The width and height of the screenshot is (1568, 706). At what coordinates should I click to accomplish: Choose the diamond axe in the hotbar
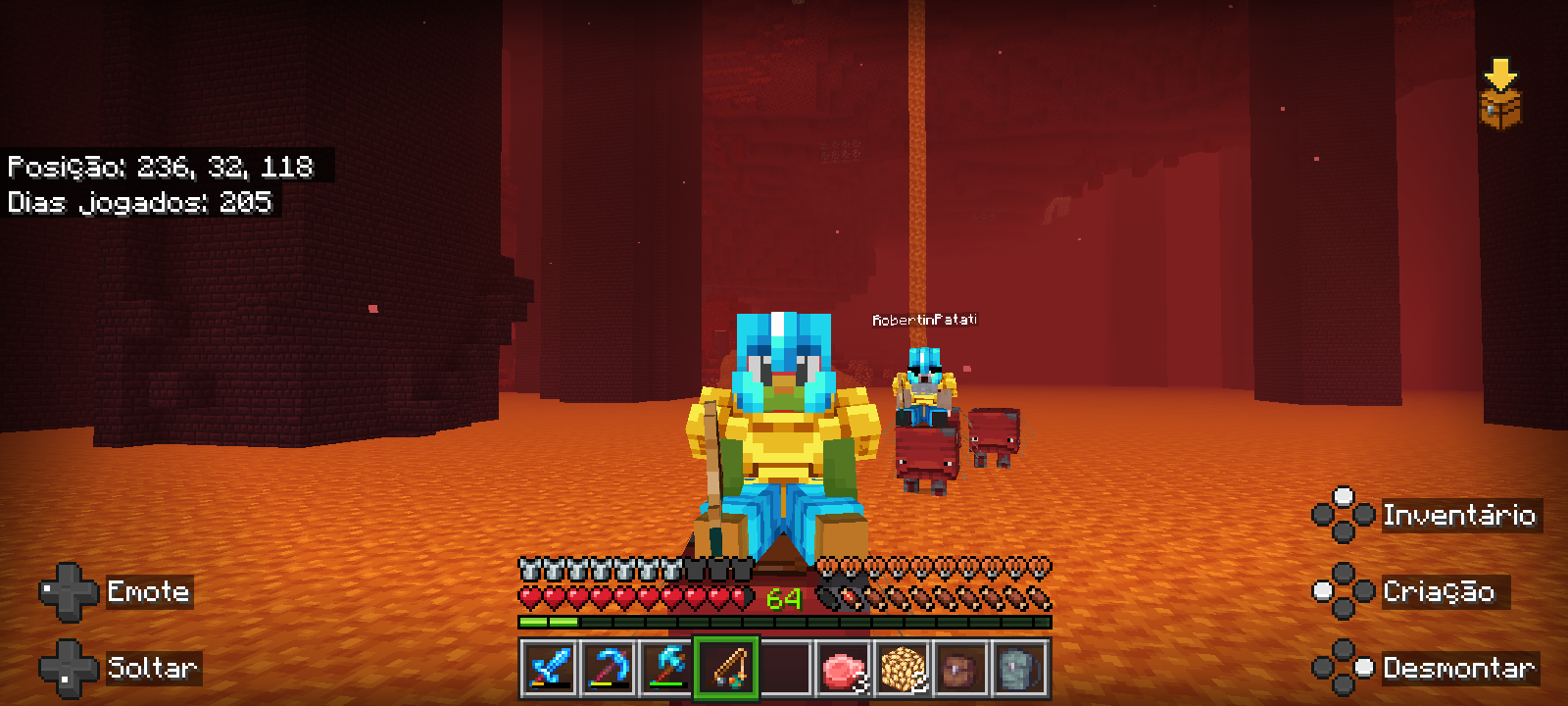667,669
